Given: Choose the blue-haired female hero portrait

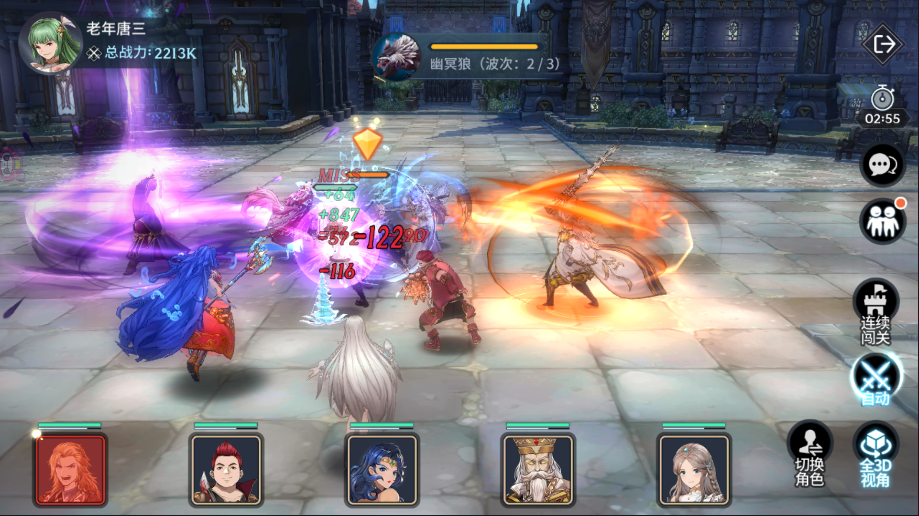Looking at the screenshot, I should 382,469.
